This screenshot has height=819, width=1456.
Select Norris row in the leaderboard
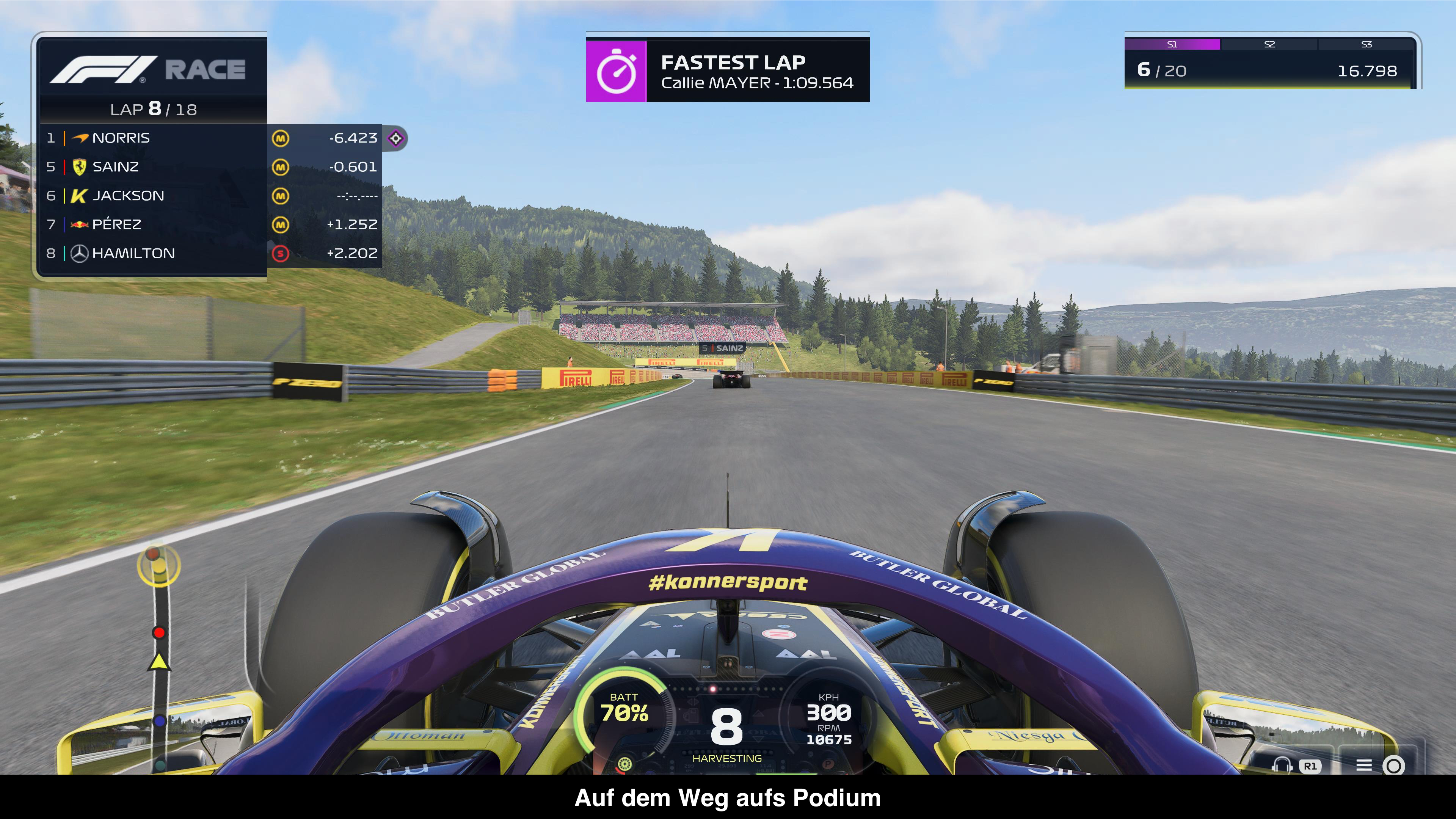pyautogui.click(x=152, y=138)
